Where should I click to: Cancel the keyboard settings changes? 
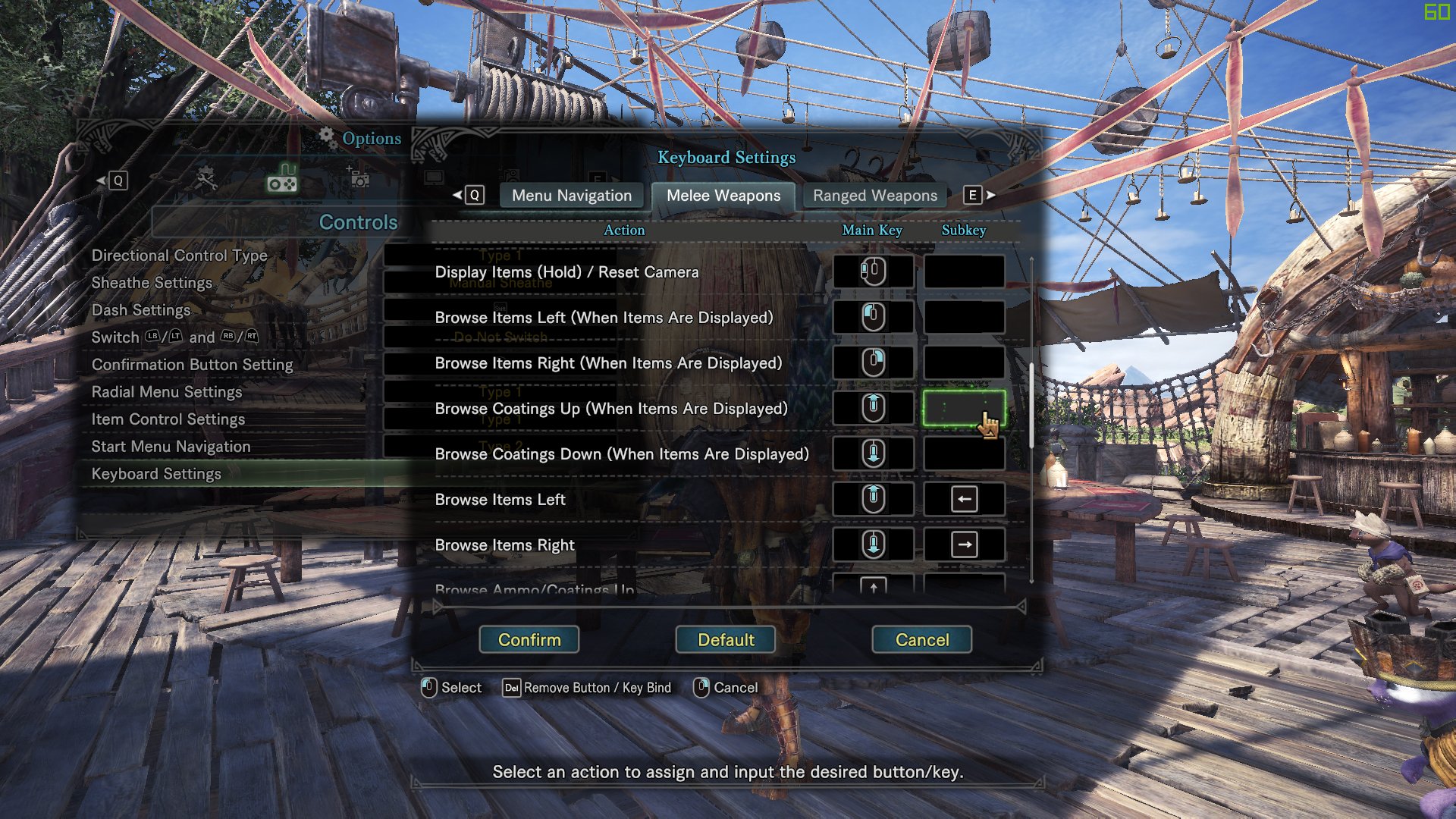921,639
